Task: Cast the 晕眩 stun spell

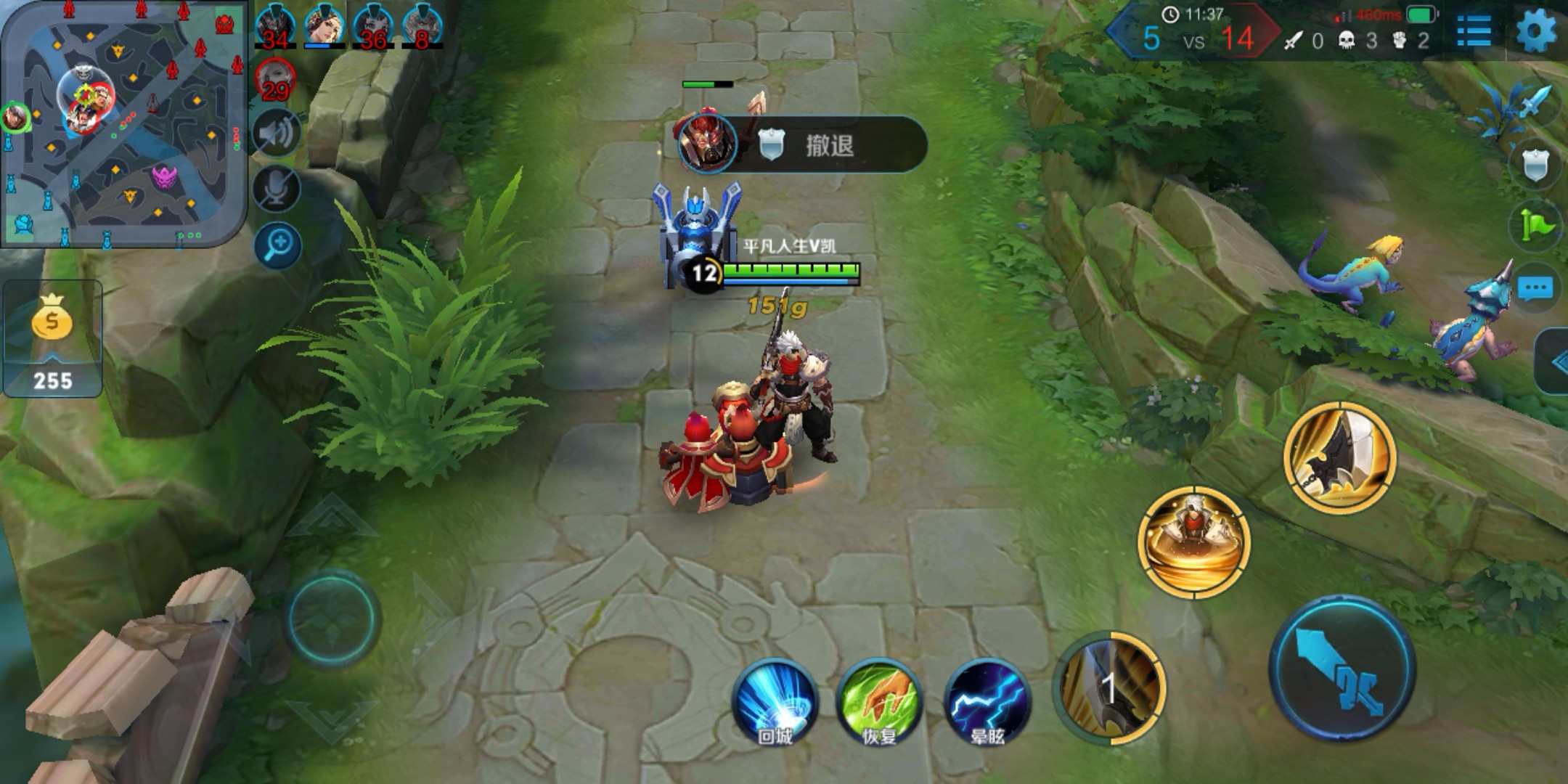Action: 987,702
